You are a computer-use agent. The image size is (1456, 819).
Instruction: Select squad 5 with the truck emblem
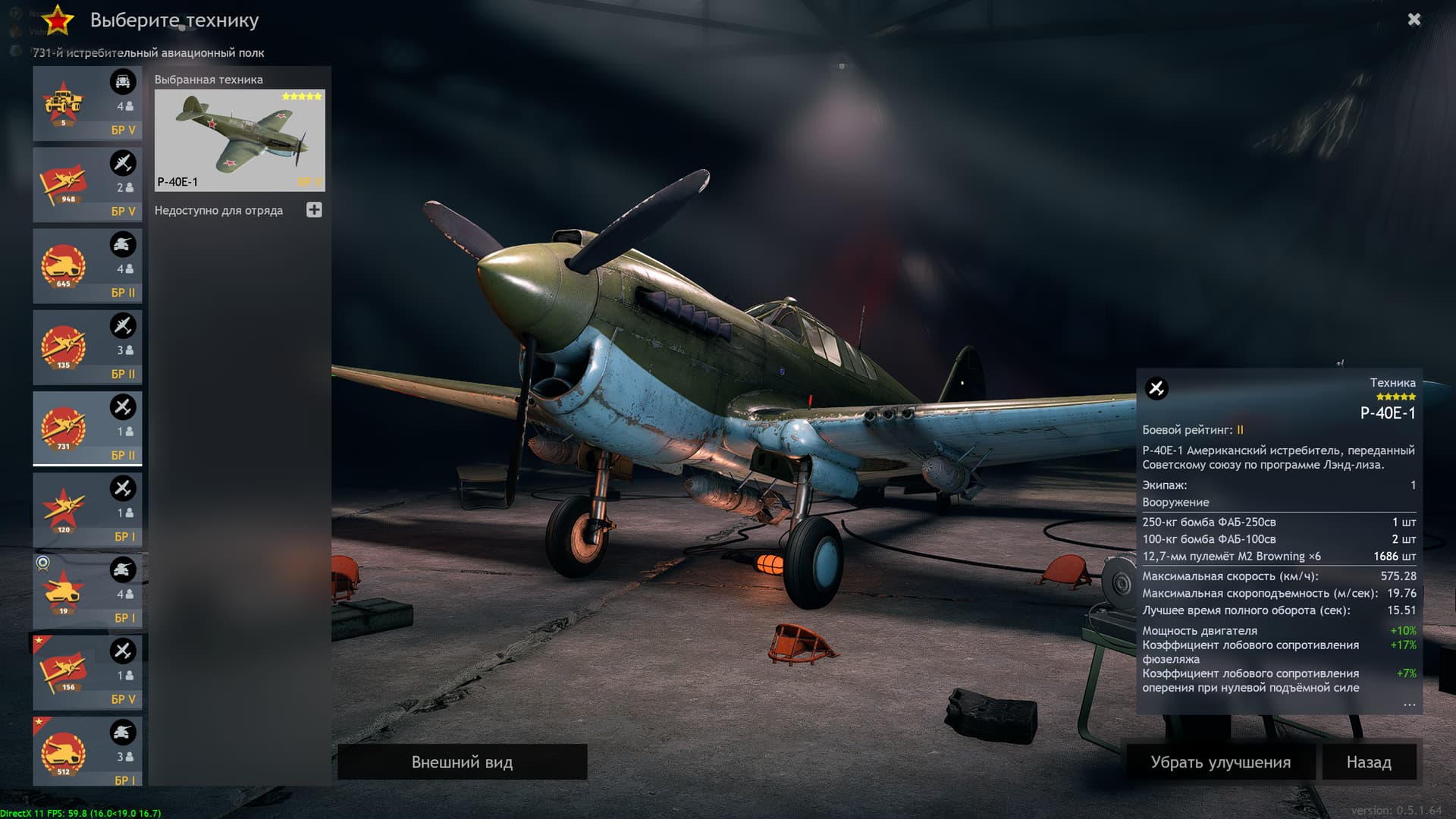click(87, 104)
